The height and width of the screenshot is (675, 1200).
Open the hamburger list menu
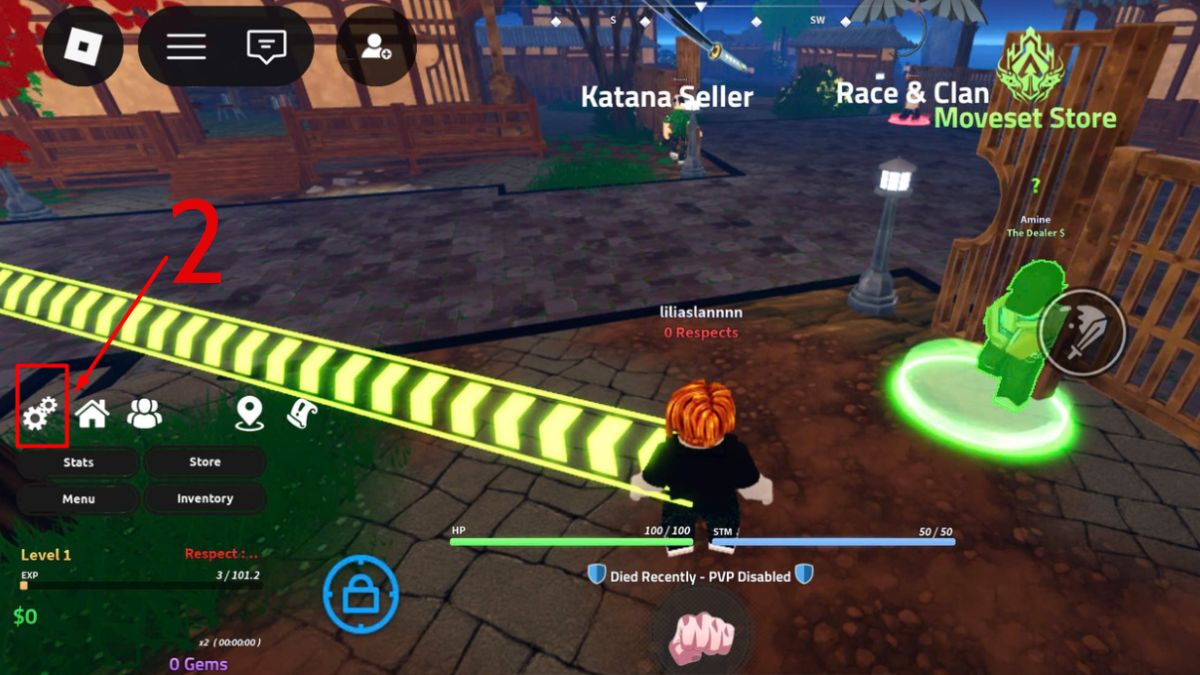point(186,46)
